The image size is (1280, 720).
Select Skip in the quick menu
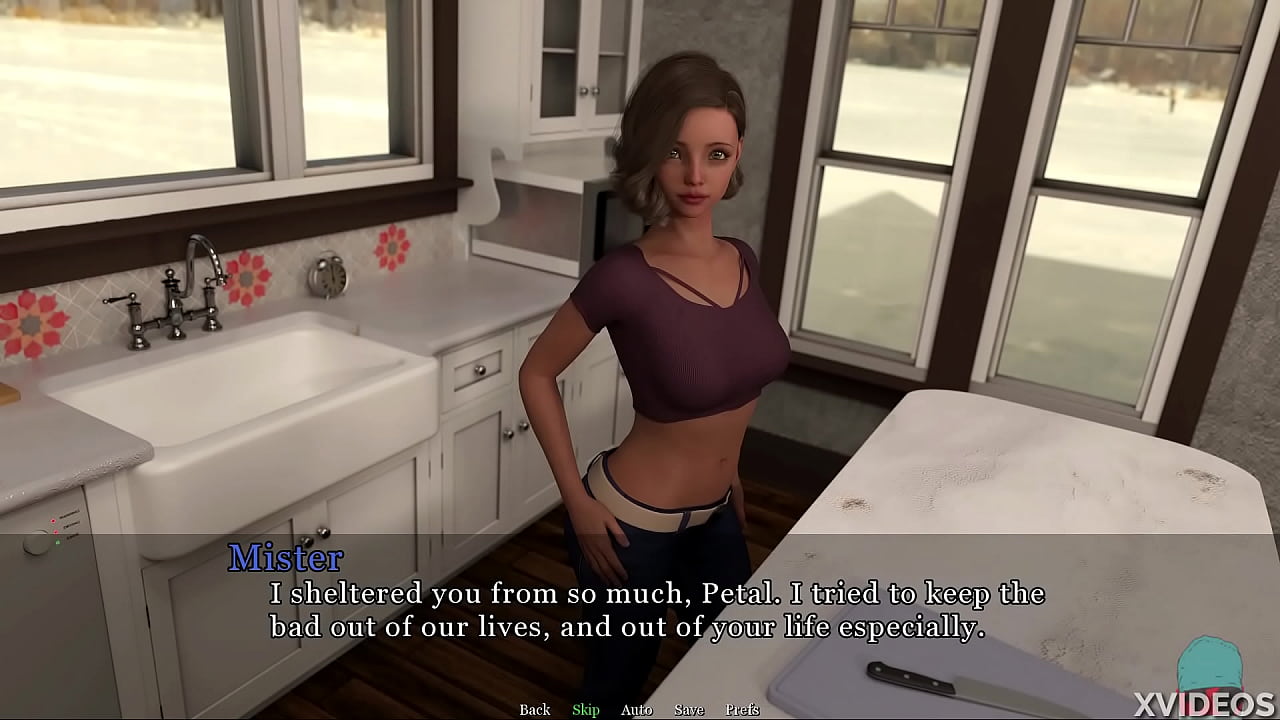[585, 709]
